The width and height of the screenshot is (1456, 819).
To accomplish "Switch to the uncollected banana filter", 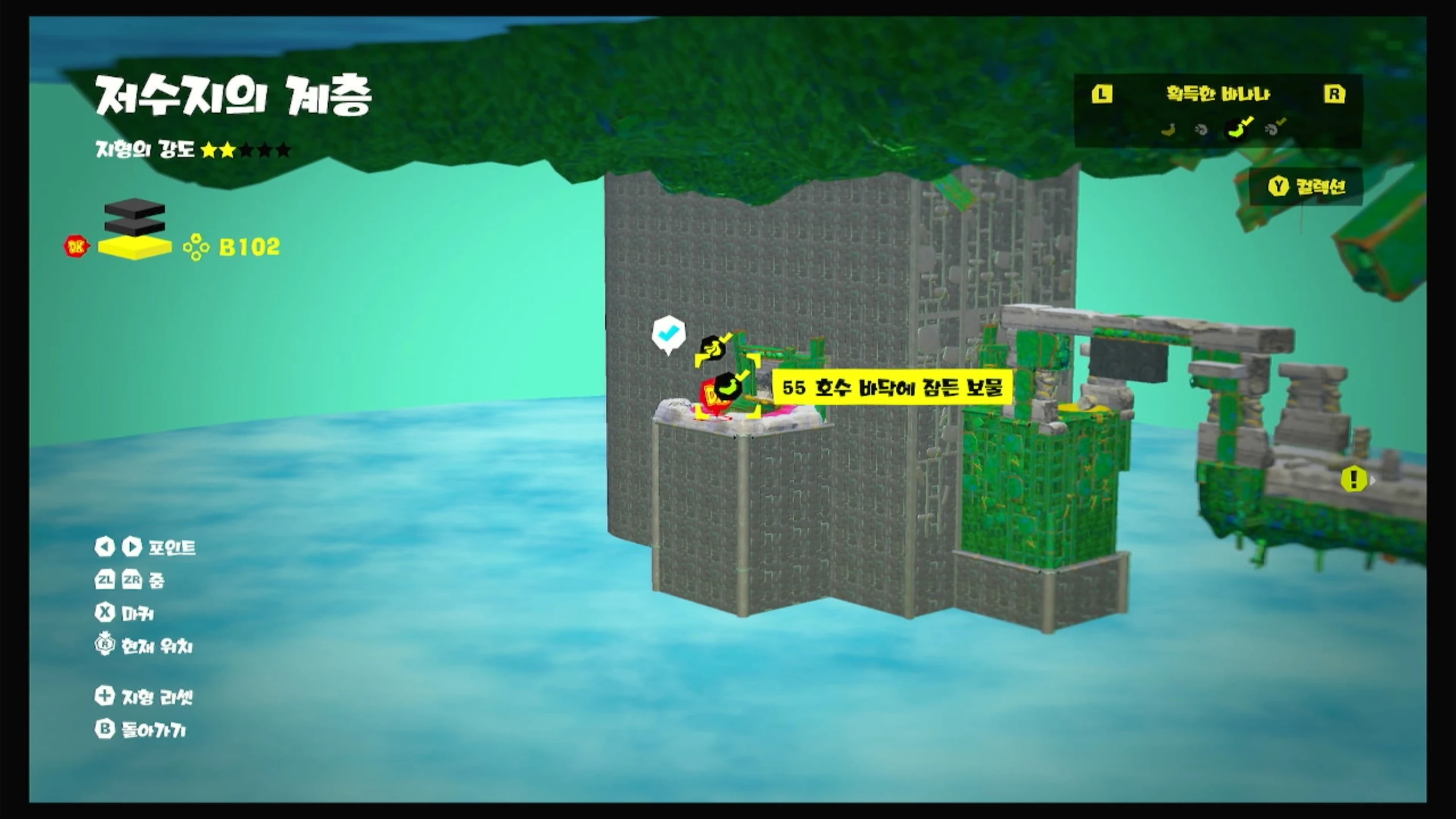I will click(x=1168, y=130).
